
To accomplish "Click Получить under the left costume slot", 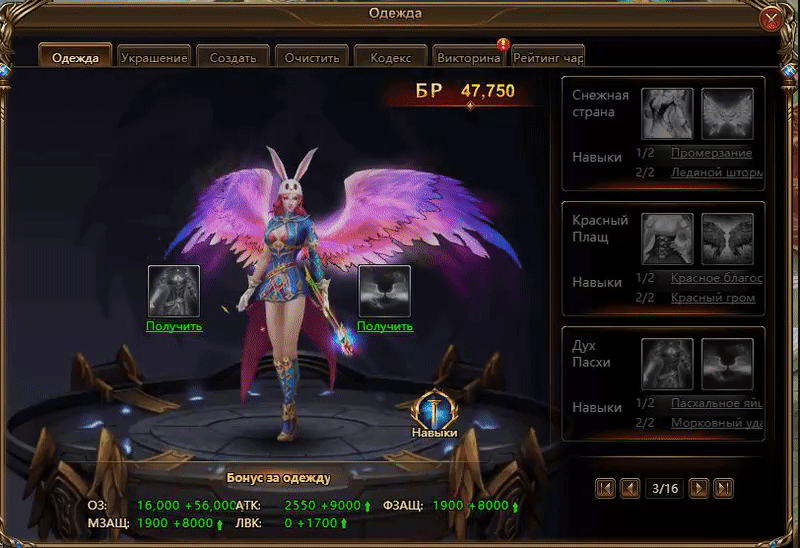I will 174,326.
